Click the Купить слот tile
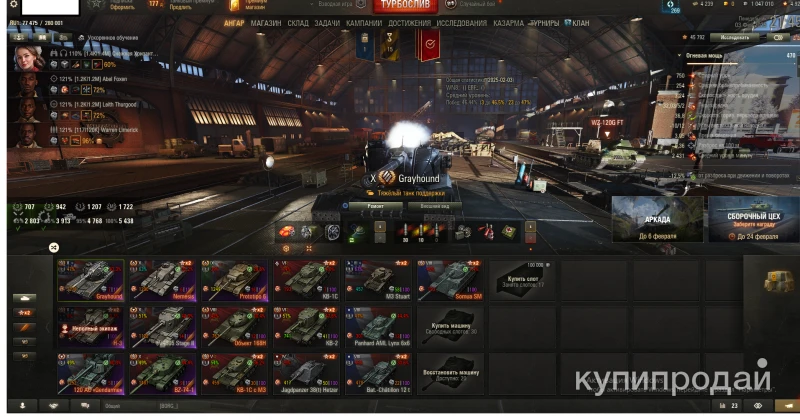This screenshot has height=420, width=800. coord(522,279)
